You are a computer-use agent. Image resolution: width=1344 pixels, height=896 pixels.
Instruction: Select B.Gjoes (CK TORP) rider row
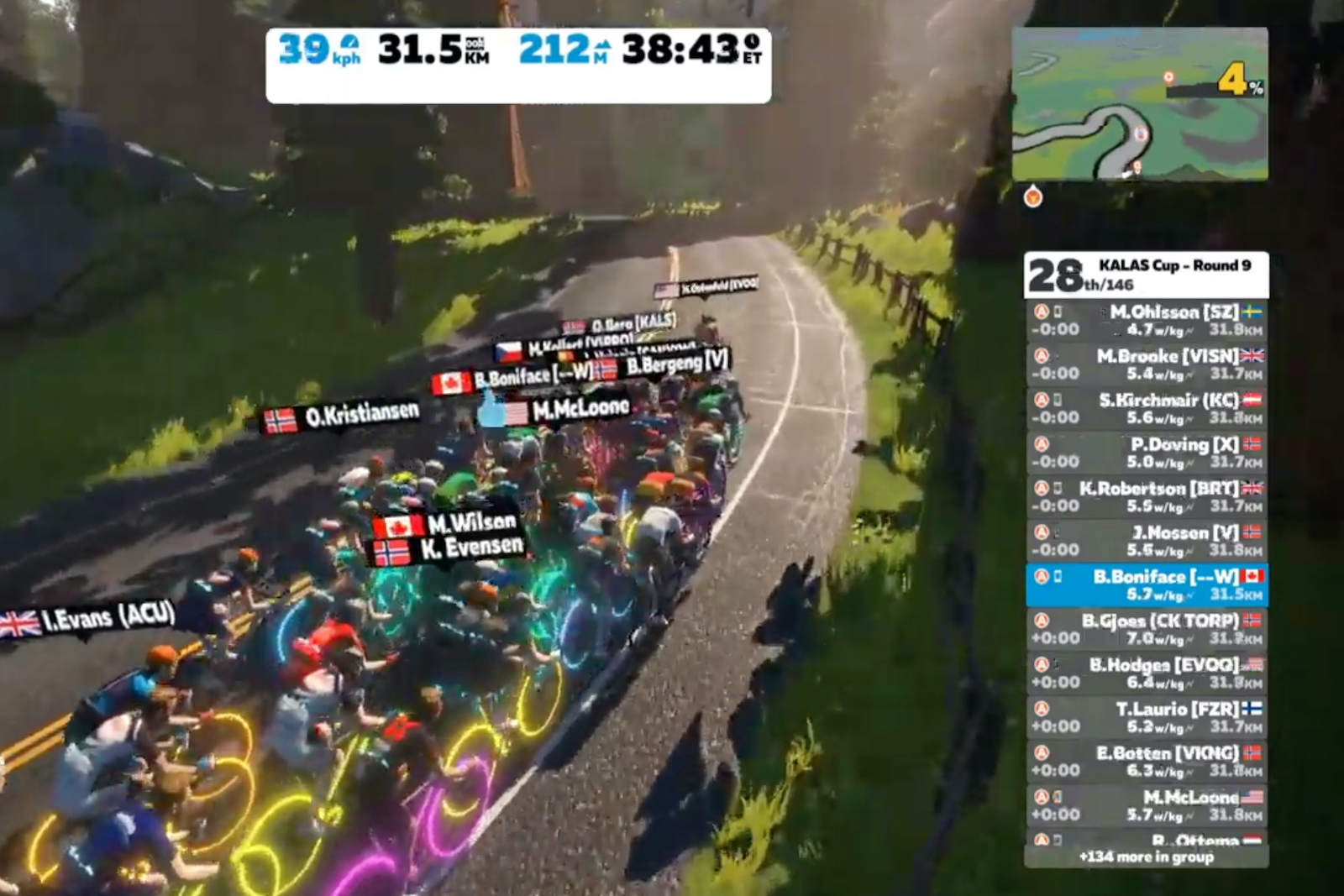[1147, 629]
